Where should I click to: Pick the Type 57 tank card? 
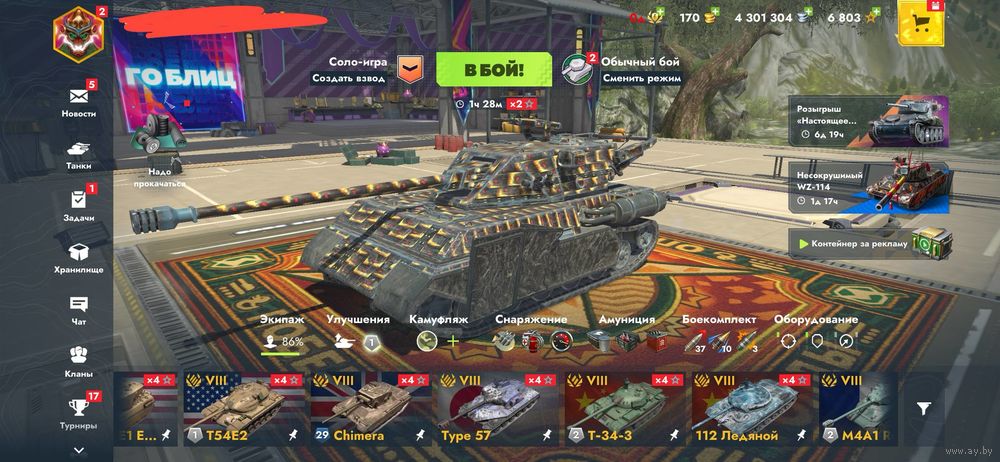497,410
